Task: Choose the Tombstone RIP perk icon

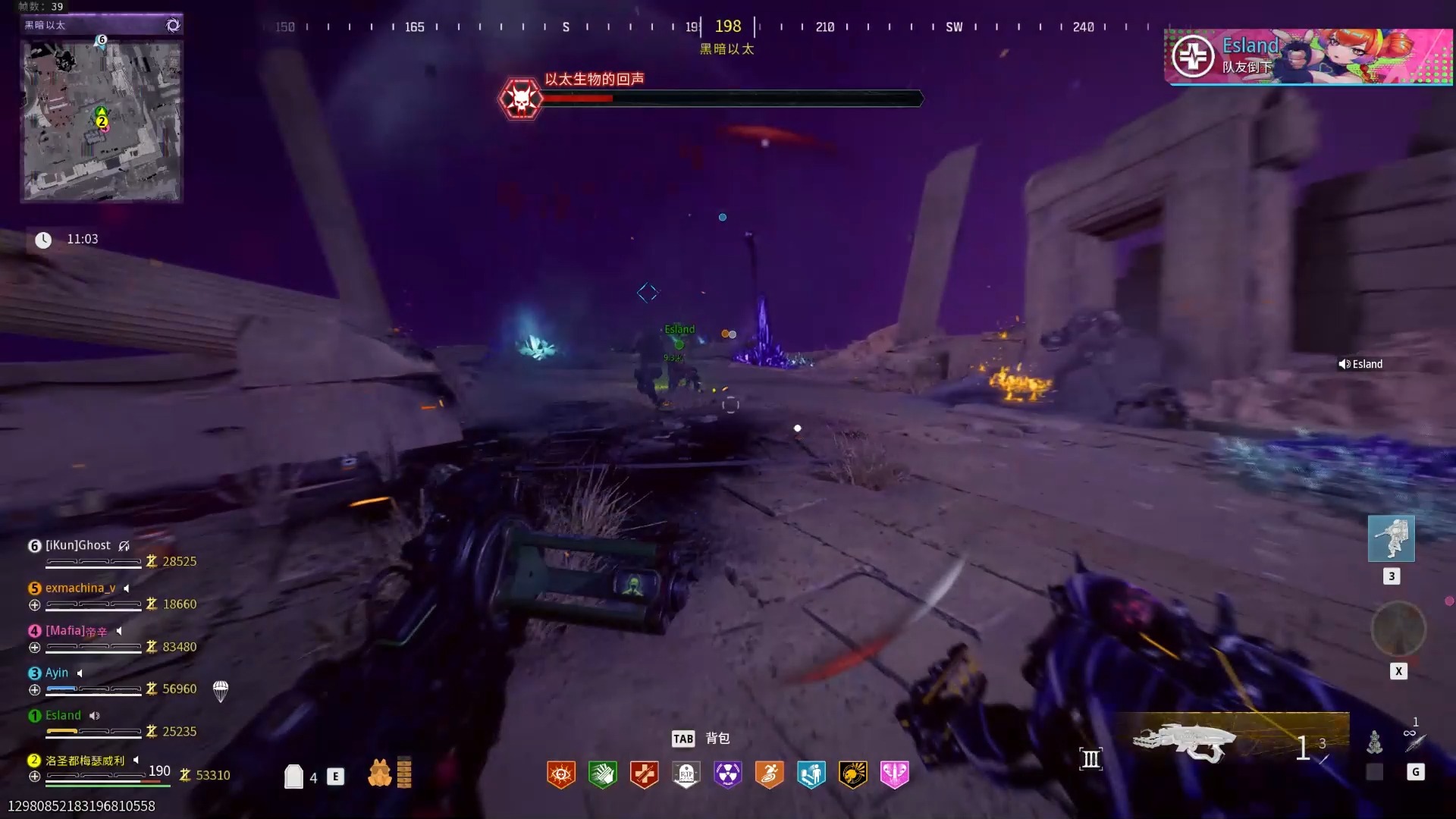Action: [686, 774]
